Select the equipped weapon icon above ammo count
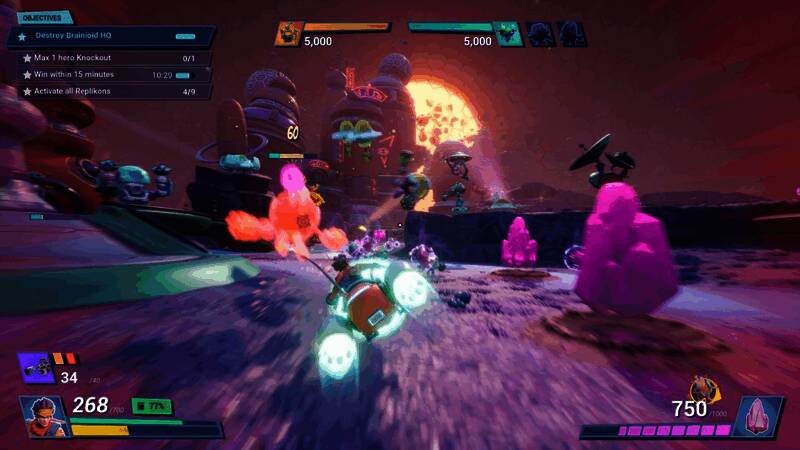 point(37,366)
